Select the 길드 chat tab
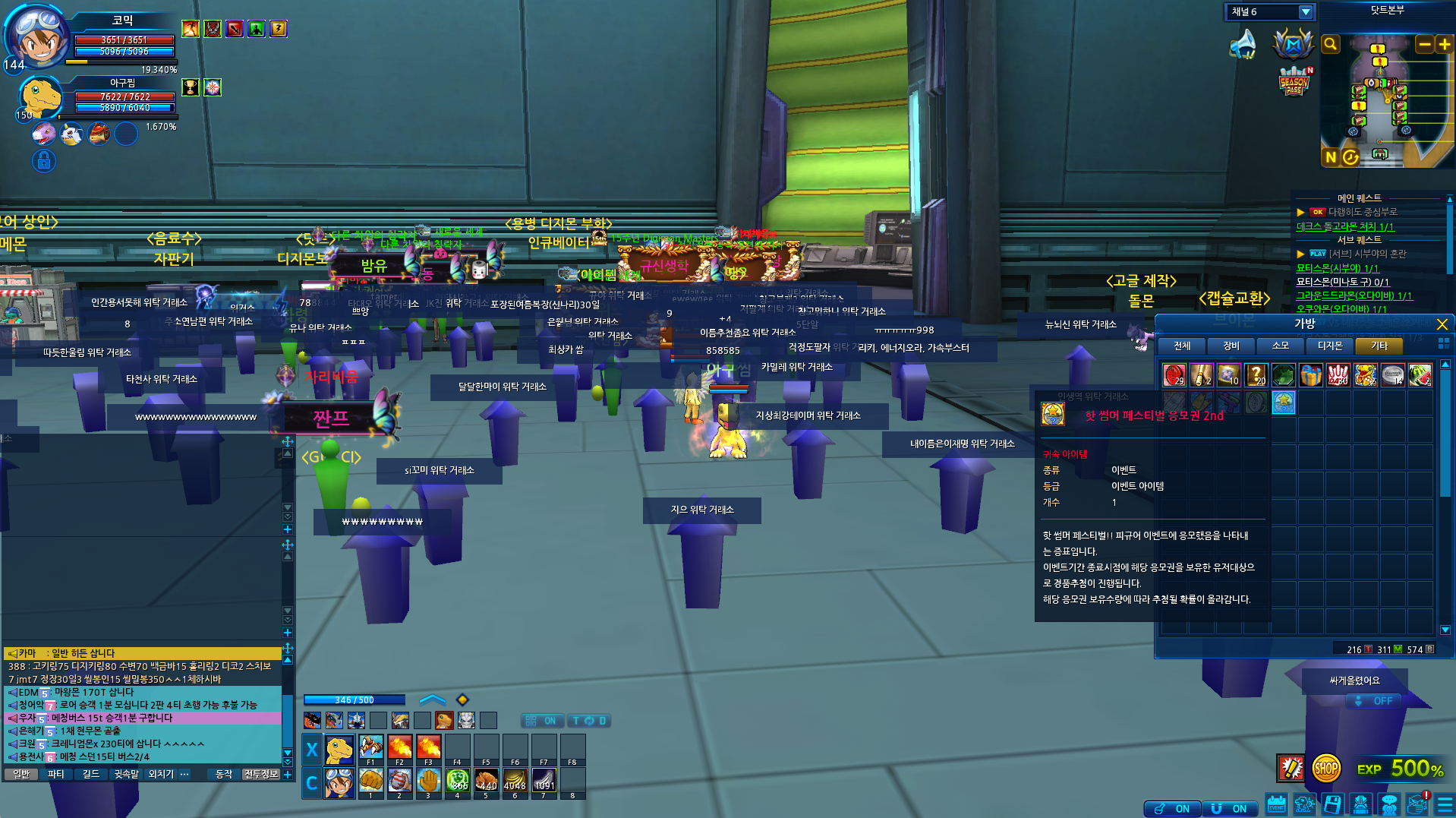Viewport: 1456px width, 818px height. point(91,774)
